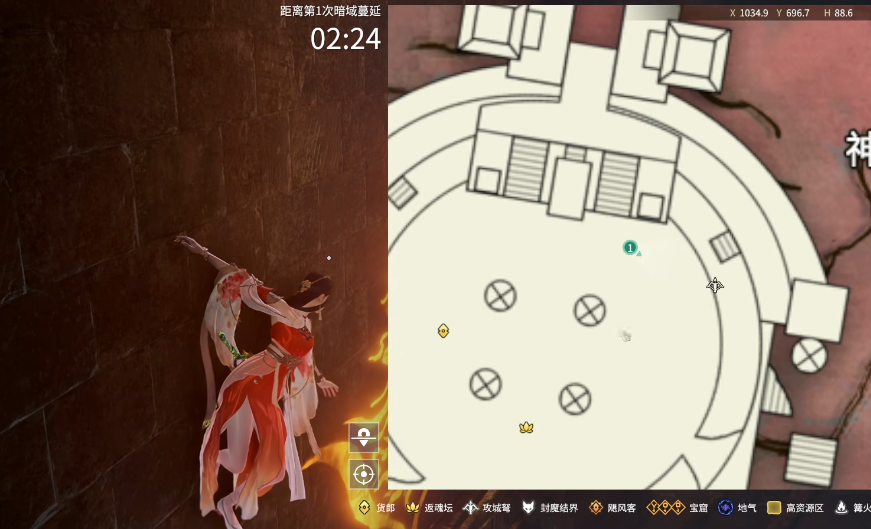Select the yellow merchant marker on the map
Image resolution: width=871 pixels, height=529 pixels.
click(443, 331)
